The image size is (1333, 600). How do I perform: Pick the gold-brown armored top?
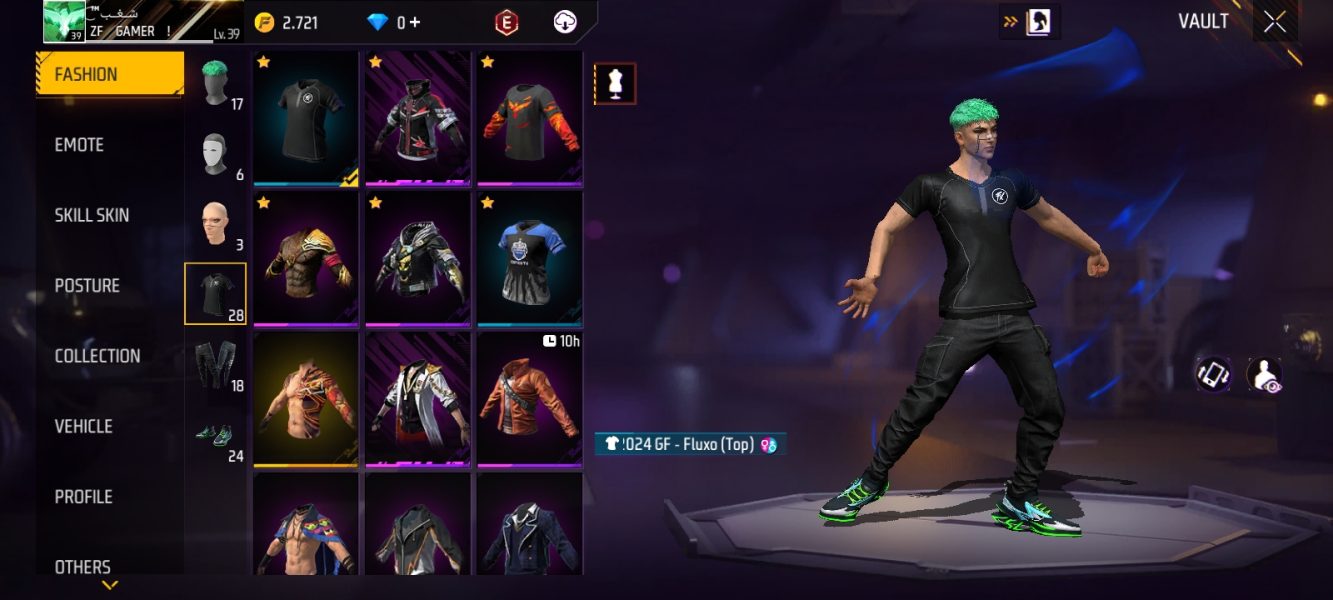pos(305,257)
